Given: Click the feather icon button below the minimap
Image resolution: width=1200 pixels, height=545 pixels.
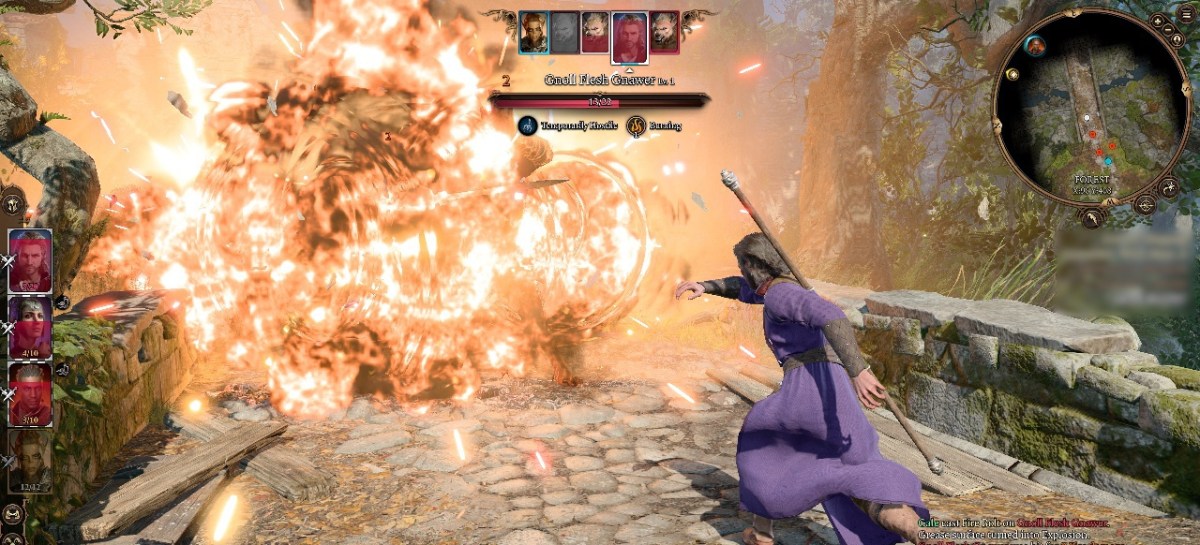Looking at the screenshot, I should point(1093,216).
